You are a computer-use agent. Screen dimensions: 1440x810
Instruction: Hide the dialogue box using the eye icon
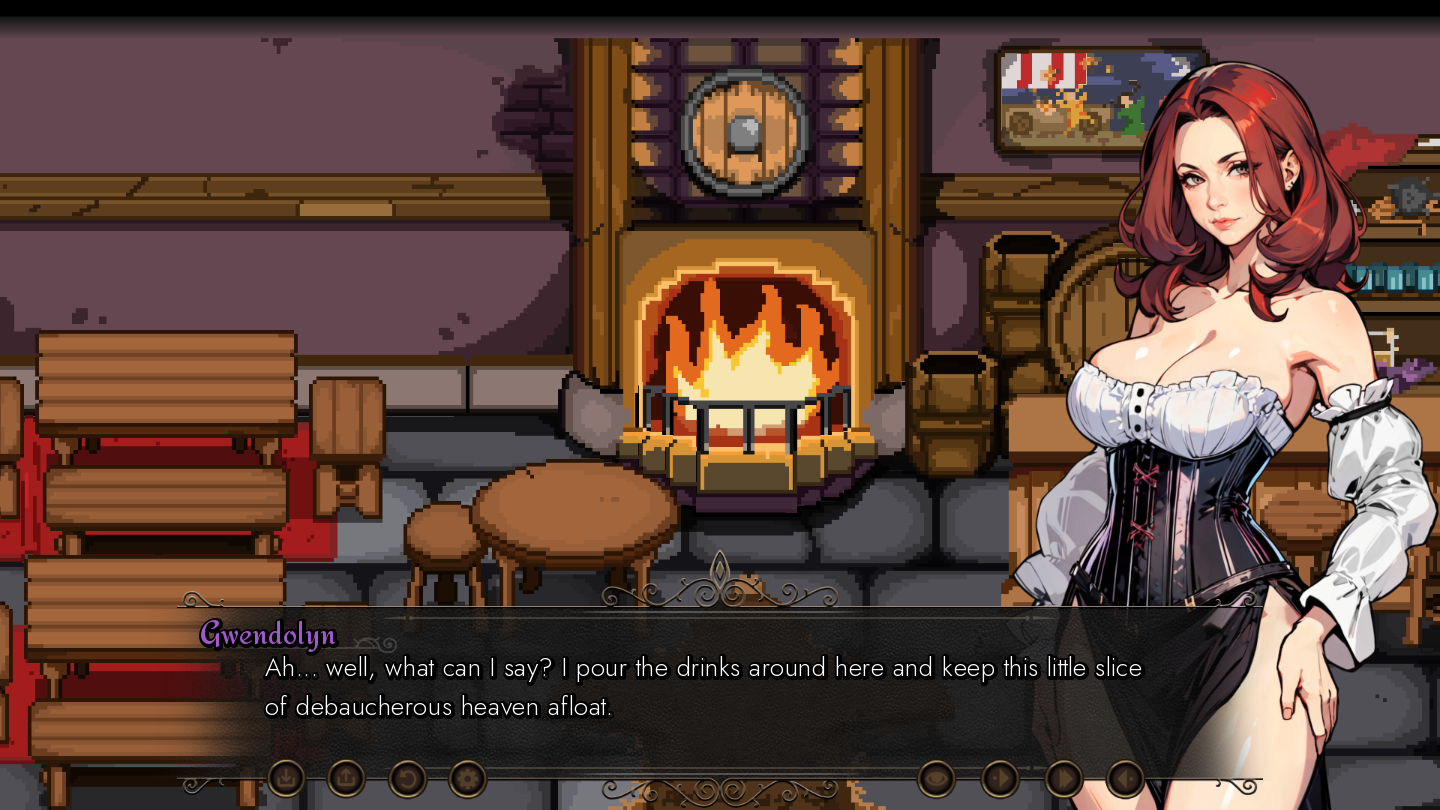[x=936, y=777]
